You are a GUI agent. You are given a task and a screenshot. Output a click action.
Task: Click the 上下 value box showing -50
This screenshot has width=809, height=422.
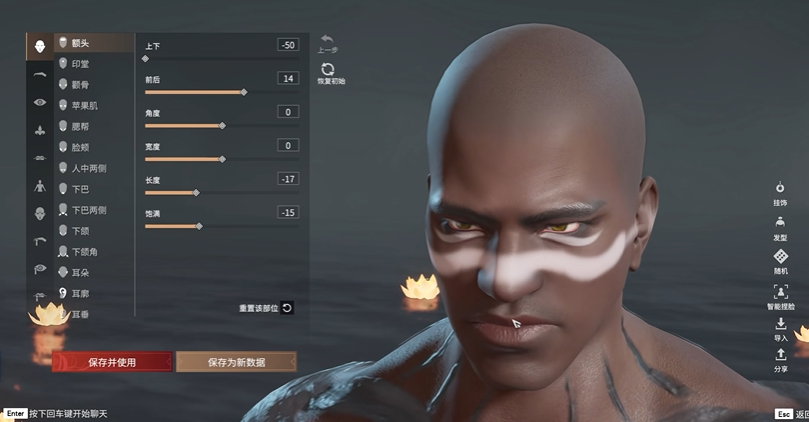coord(288,45)
